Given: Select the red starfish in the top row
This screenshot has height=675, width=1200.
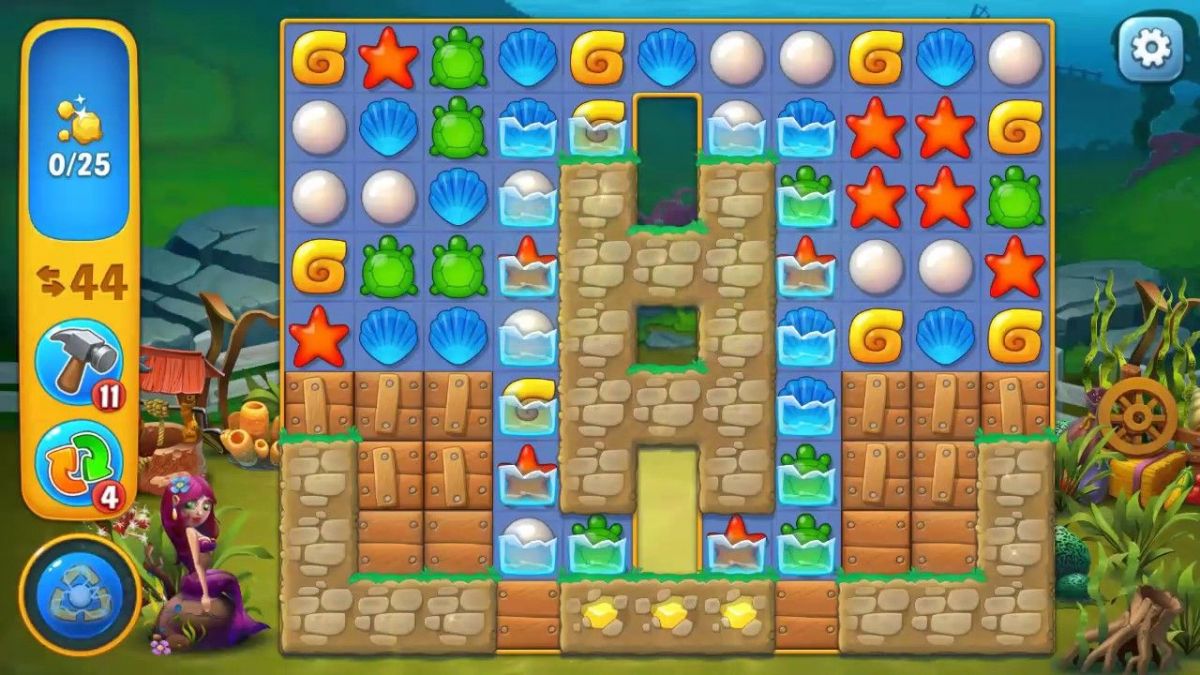Looking at the screenshot, I should (388, 58).
